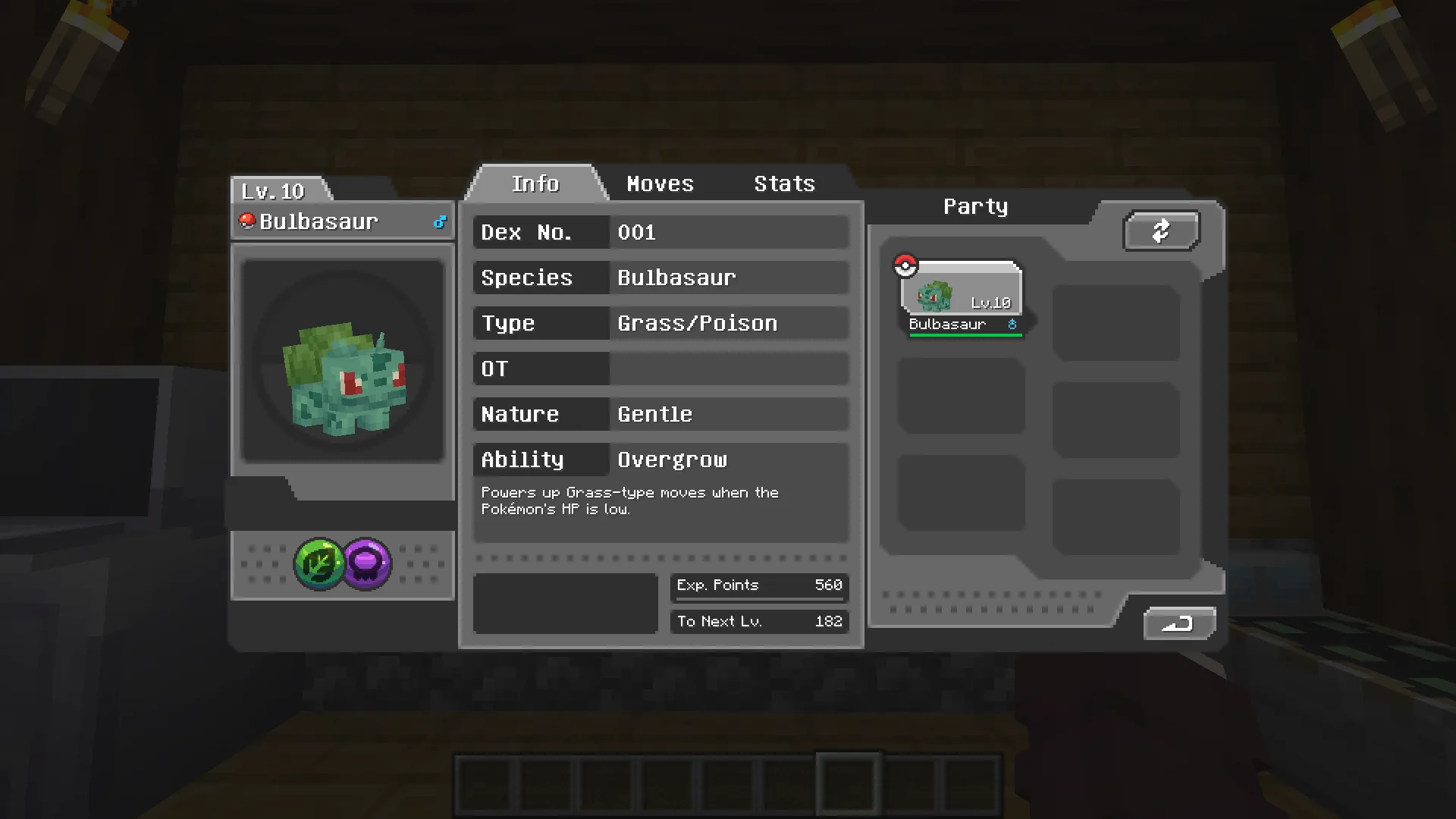Viewport: 1456px width, 819px height.
Task: Click the Grass type leaf icon
Action: (319, 563)
